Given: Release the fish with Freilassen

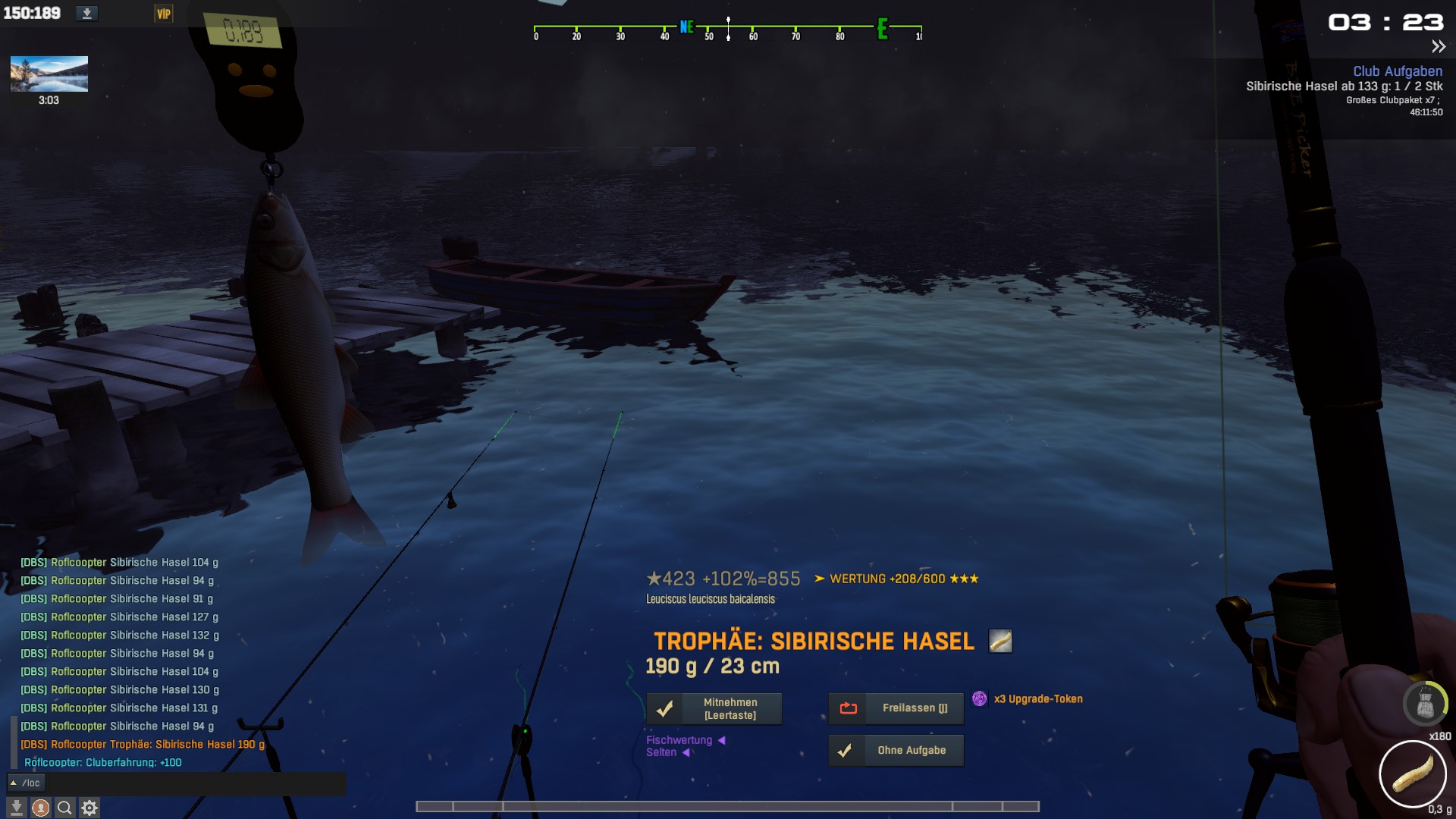Looking at the screenshot, I should 896,708.
